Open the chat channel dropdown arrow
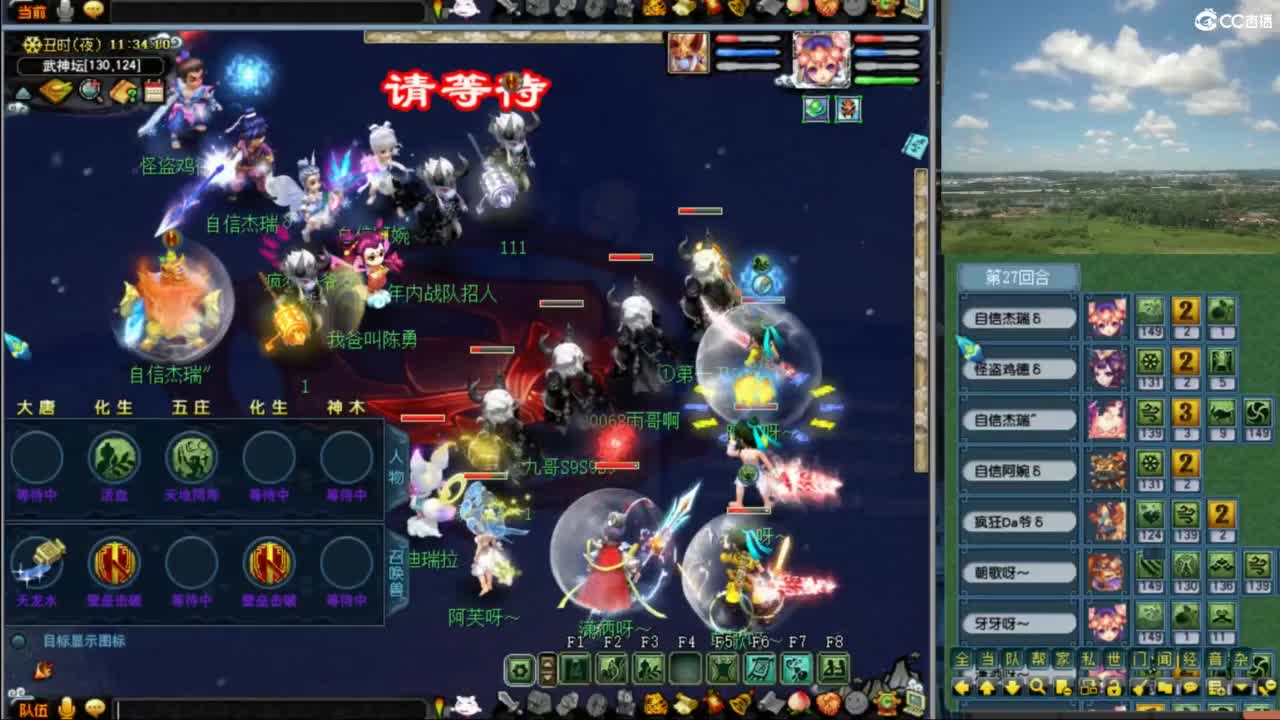This screenshot has height=720, width=1280. pyautogui.click(x=1240, y=687)
